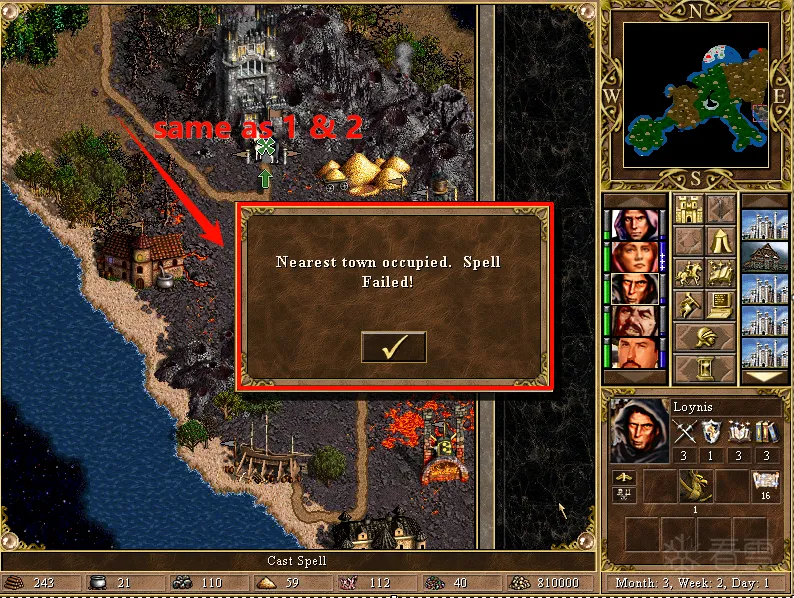794x598 pixels.
Task: Click the world minimap
Action: click(x=696, y=96)
